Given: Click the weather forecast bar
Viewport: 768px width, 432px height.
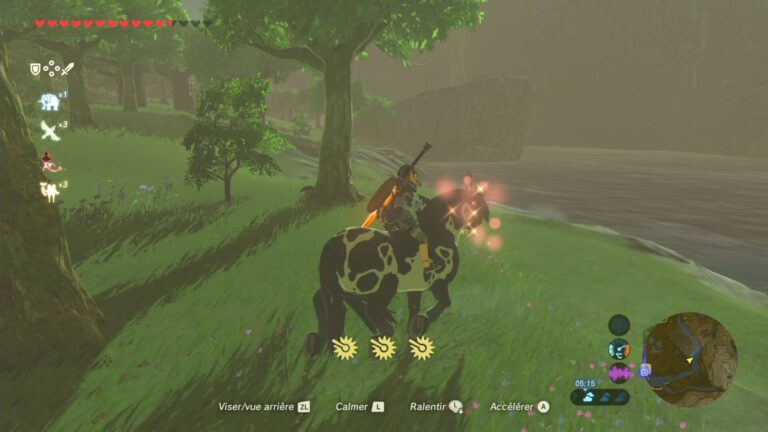Looking at the screenshot, I should 601,397.
